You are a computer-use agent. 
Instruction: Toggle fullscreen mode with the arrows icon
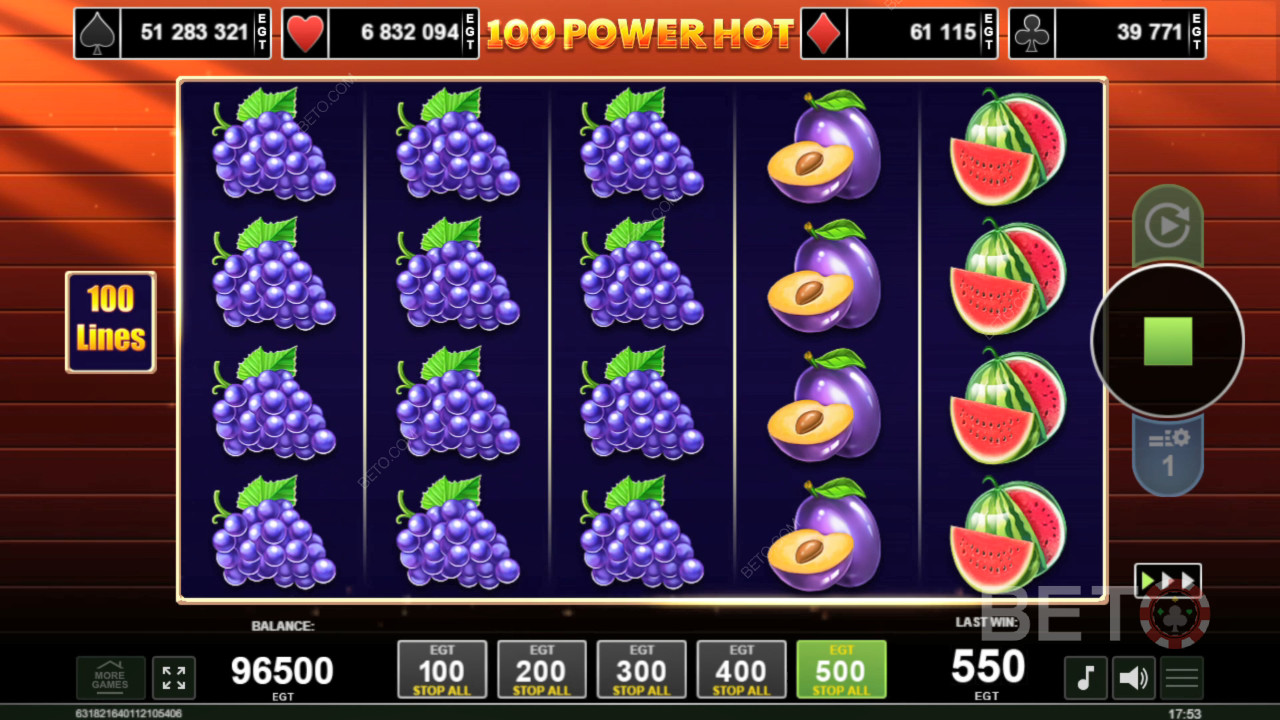point(174,677)
